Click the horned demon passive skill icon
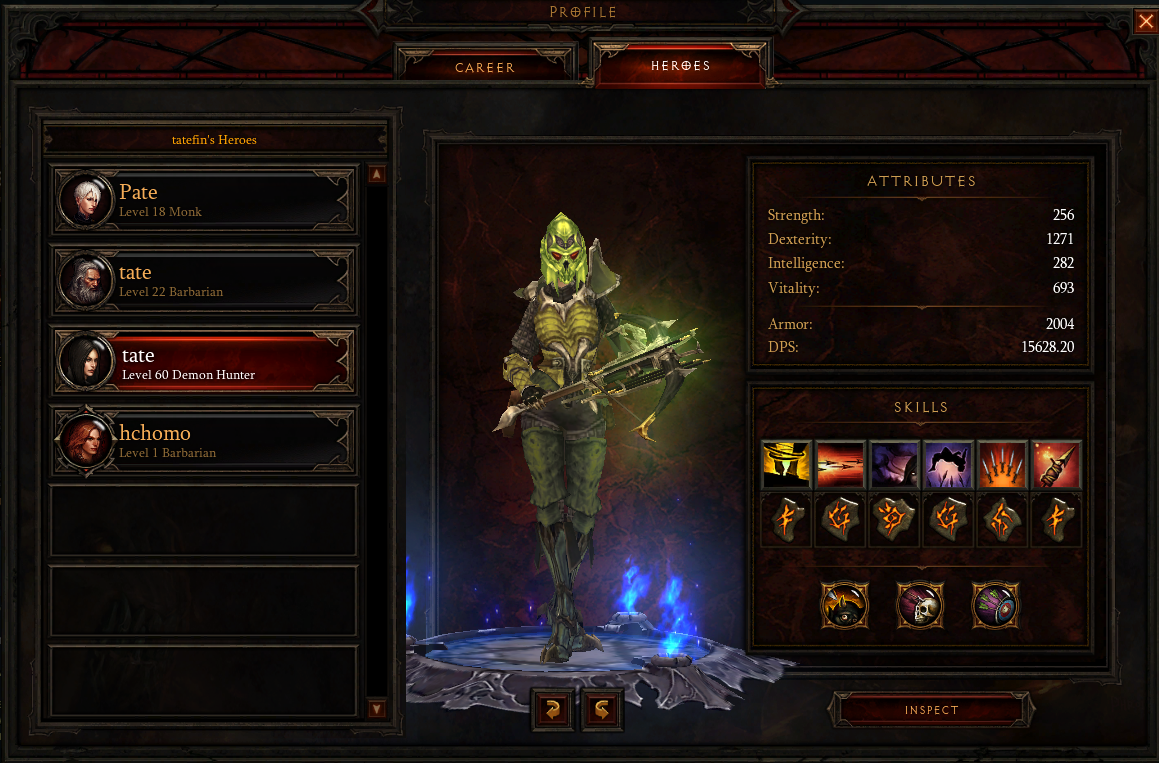Viewport: 1159px width, 763px height. (x=844, y=605)
